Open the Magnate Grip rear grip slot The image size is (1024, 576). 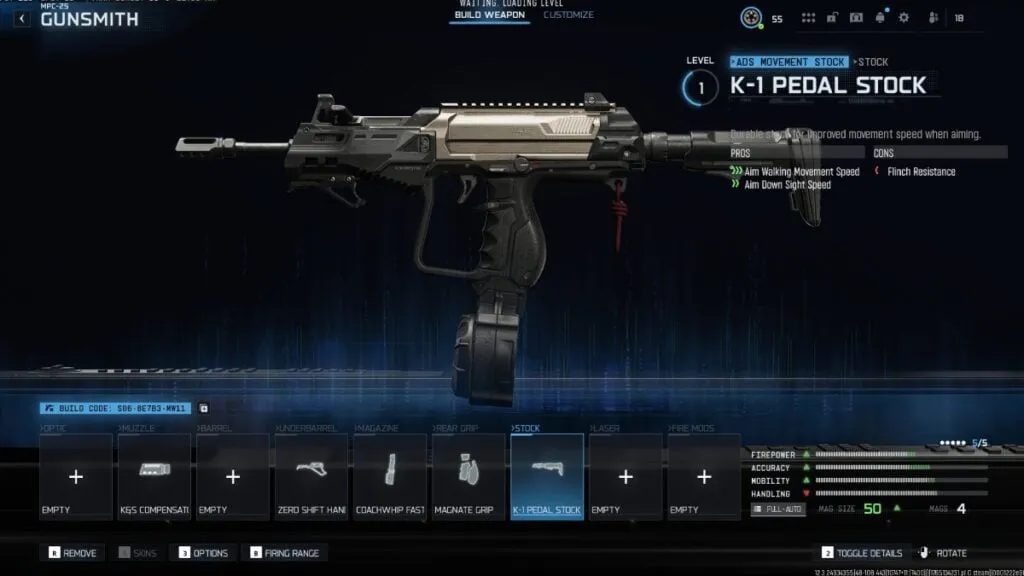468,477
